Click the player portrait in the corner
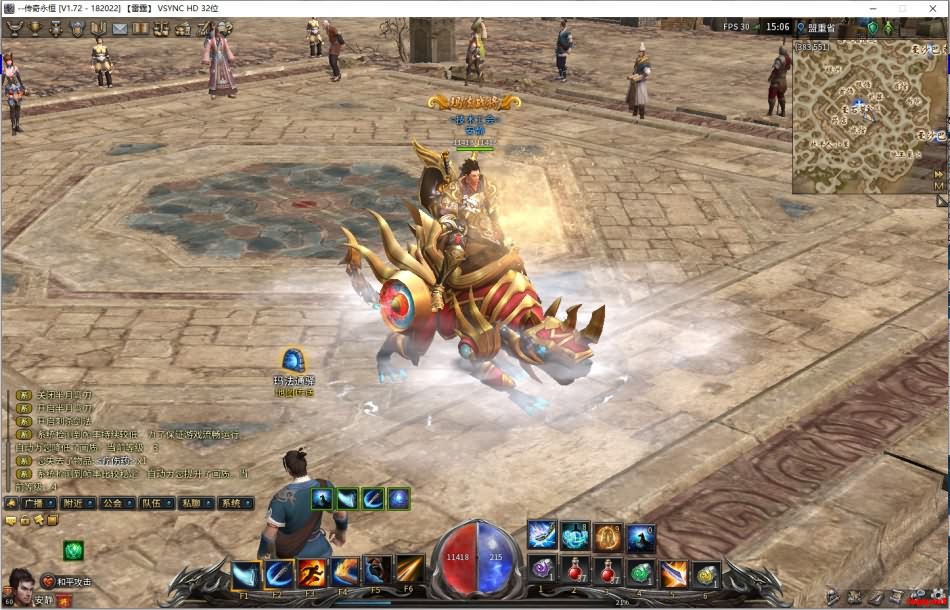Viewport: 950px width, 610px height. coord(18,582)
